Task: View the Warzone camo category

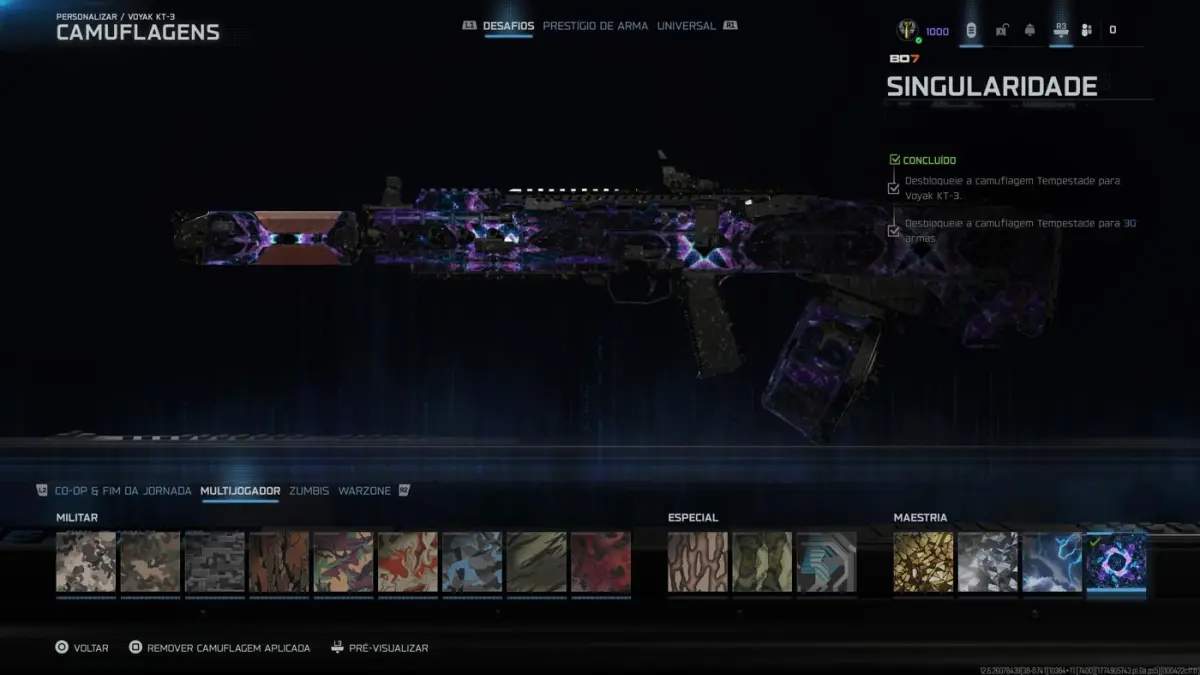Action: [x=364, y=491]
